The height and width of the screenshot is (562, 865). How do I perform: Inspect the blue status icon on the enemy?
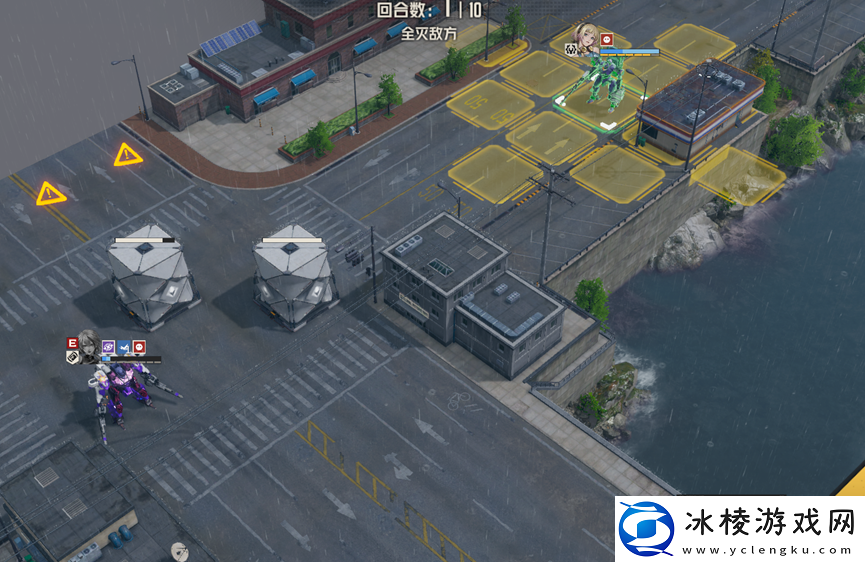coord(124,347)
